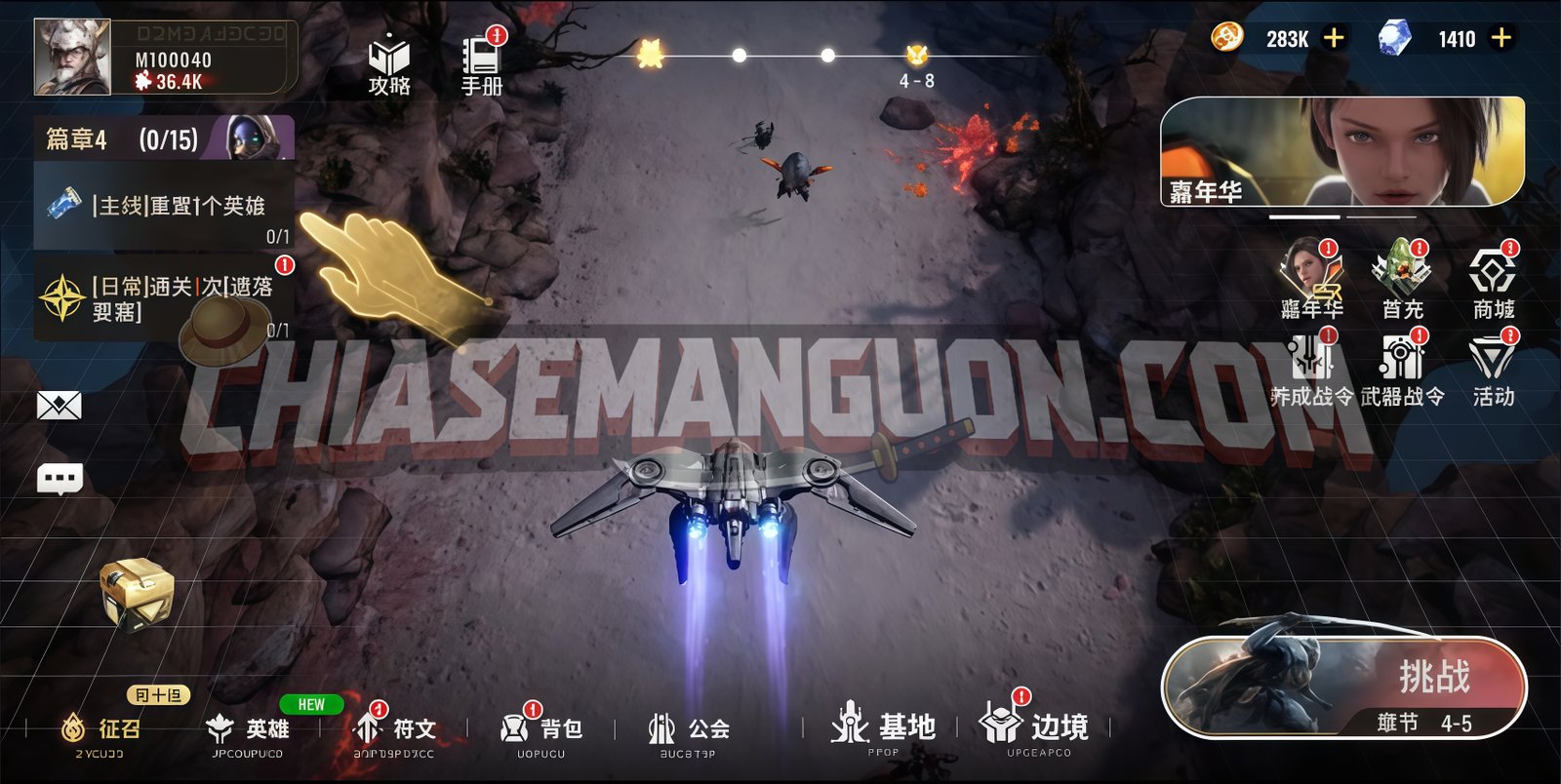Open the player avatar profile
The height and width of the screenshot is (784, 1561).
point(72,58)
